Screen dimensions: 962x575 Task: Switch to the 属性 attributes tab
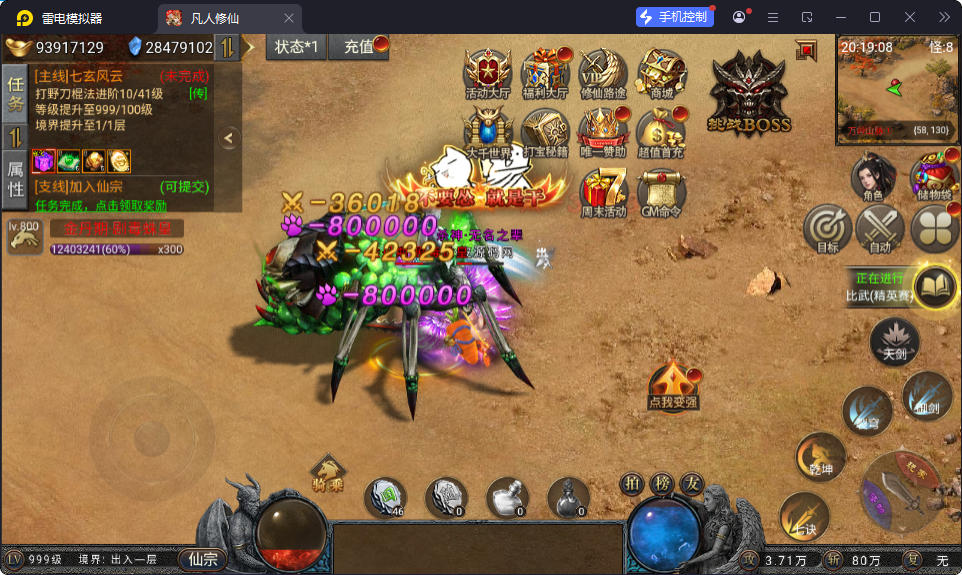click(x=16, y=179)
